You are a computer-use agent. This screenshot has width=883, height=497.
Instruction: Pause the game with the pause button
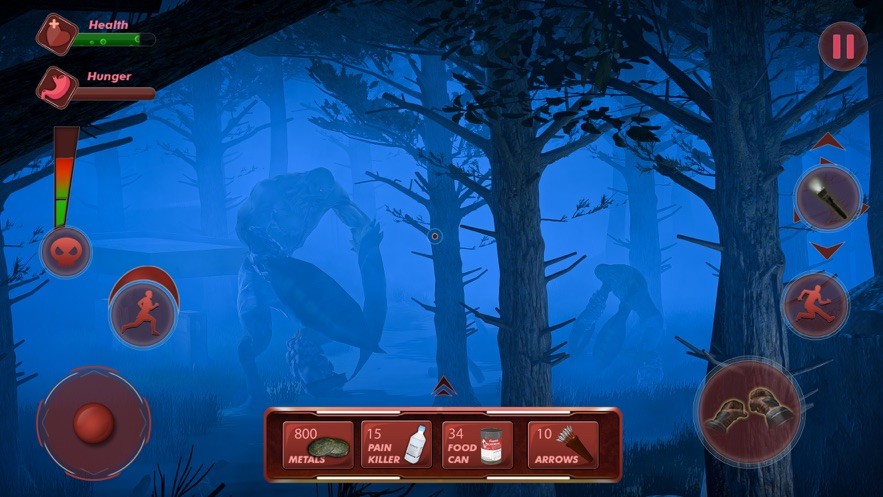pyautogui.click(x=843, y=46)
